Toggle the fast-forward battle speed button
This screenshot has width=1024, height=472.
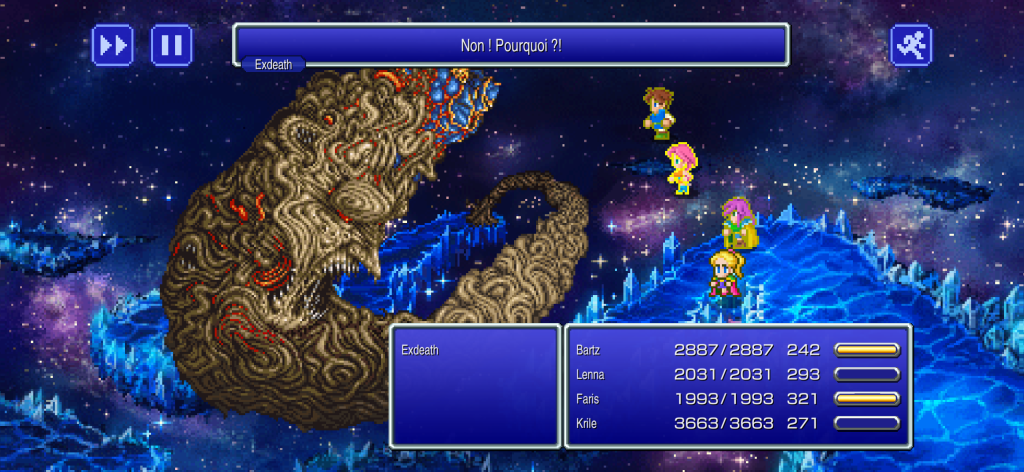tap(112, 44)
